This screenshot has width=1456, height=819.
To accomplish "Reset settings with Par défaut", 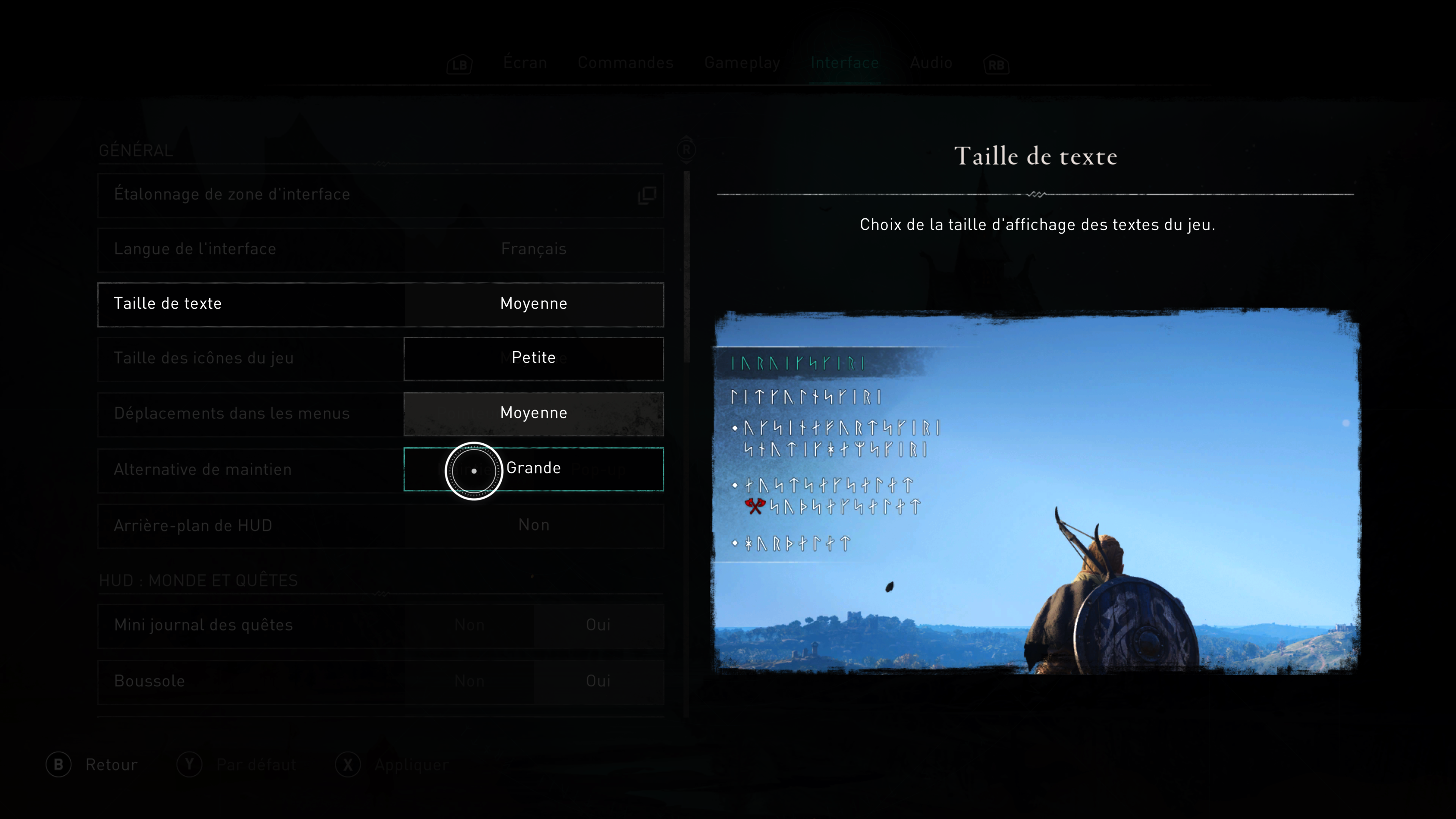I will pyautogui.click(x=237, y=765).
